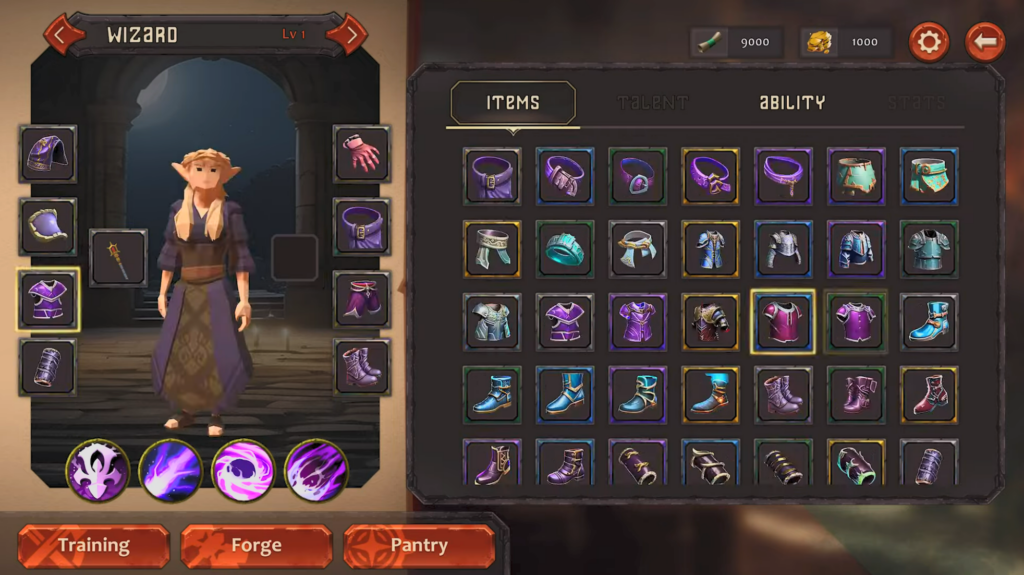Pick the red boot in inventory
Screen dimensions: 1024x575
(929, 395)
